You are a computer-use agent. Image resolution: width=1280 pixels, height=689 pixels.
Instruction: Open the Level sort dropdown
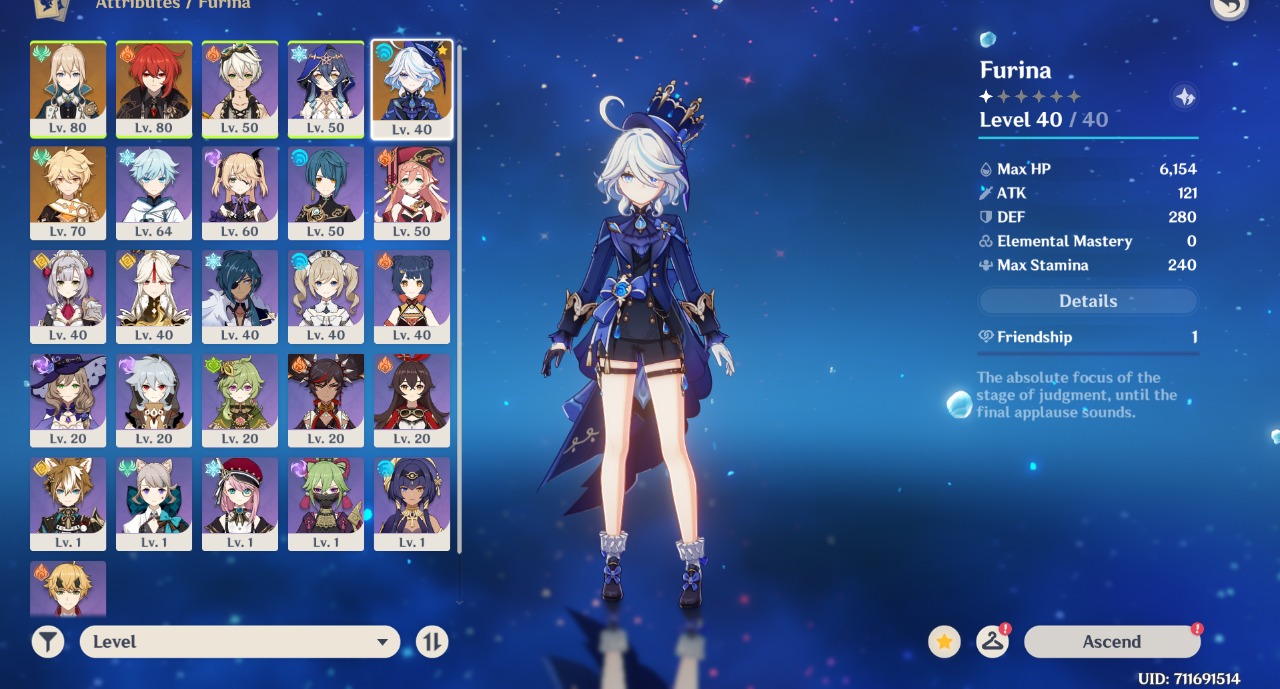point(240,642)
